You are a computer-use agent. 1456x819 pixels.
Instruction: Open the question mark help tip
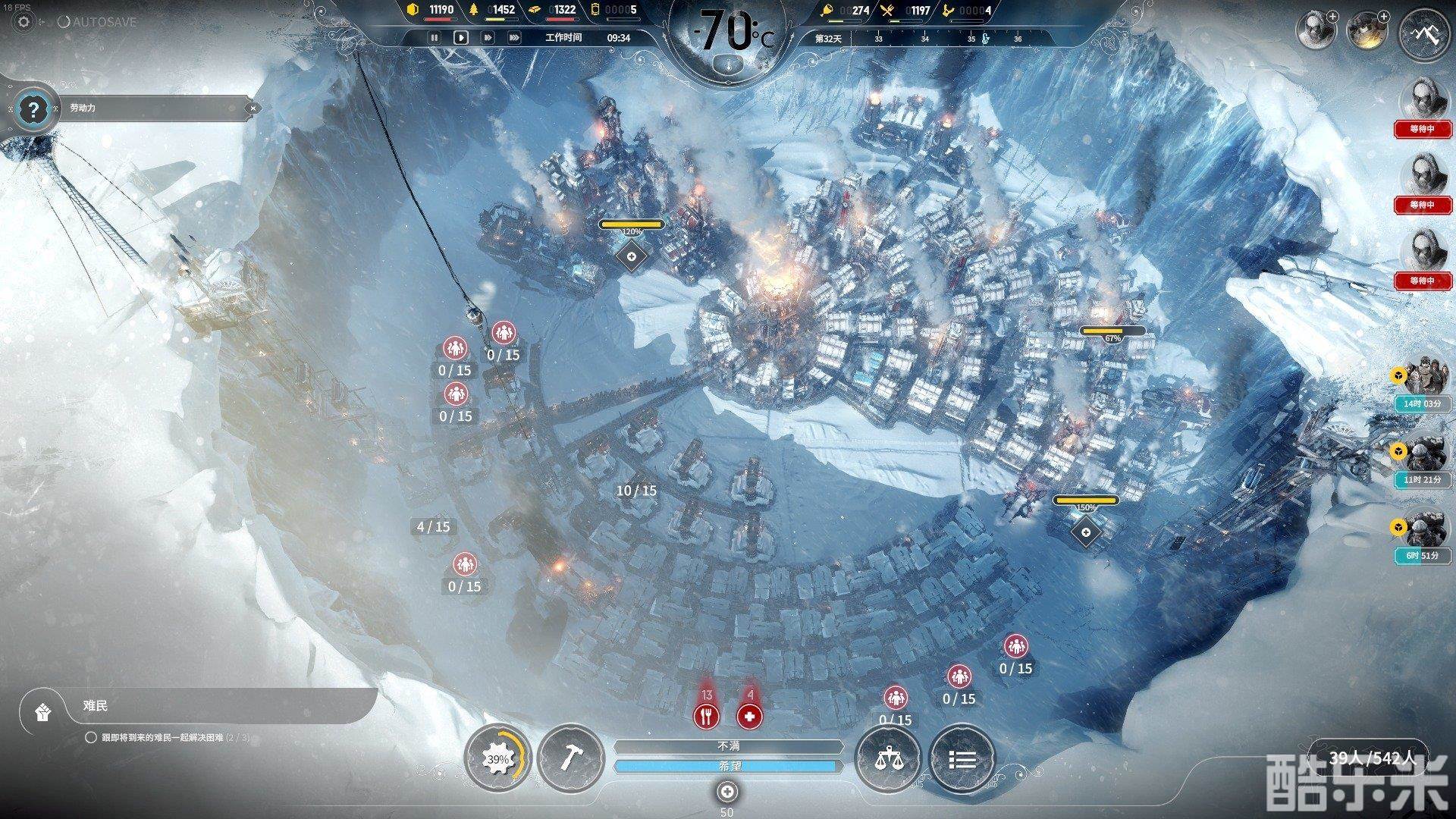click(32, 110)
